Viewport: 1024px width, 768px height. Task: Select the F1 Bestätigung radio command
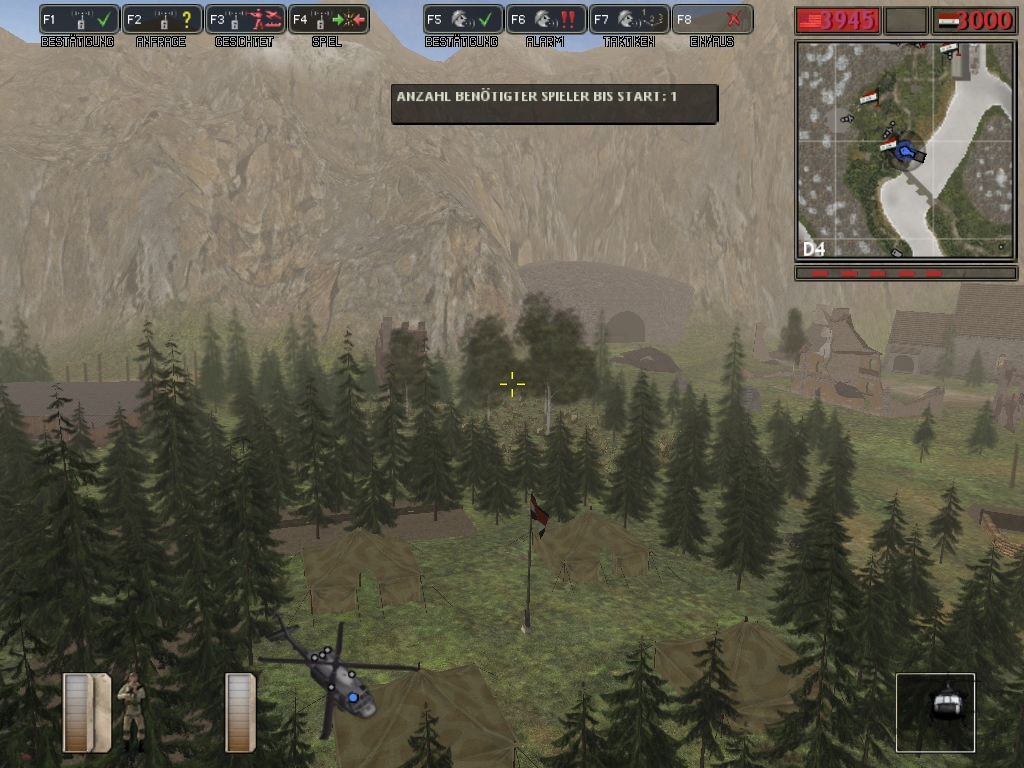pyautogui.click(x=80, y=19)
